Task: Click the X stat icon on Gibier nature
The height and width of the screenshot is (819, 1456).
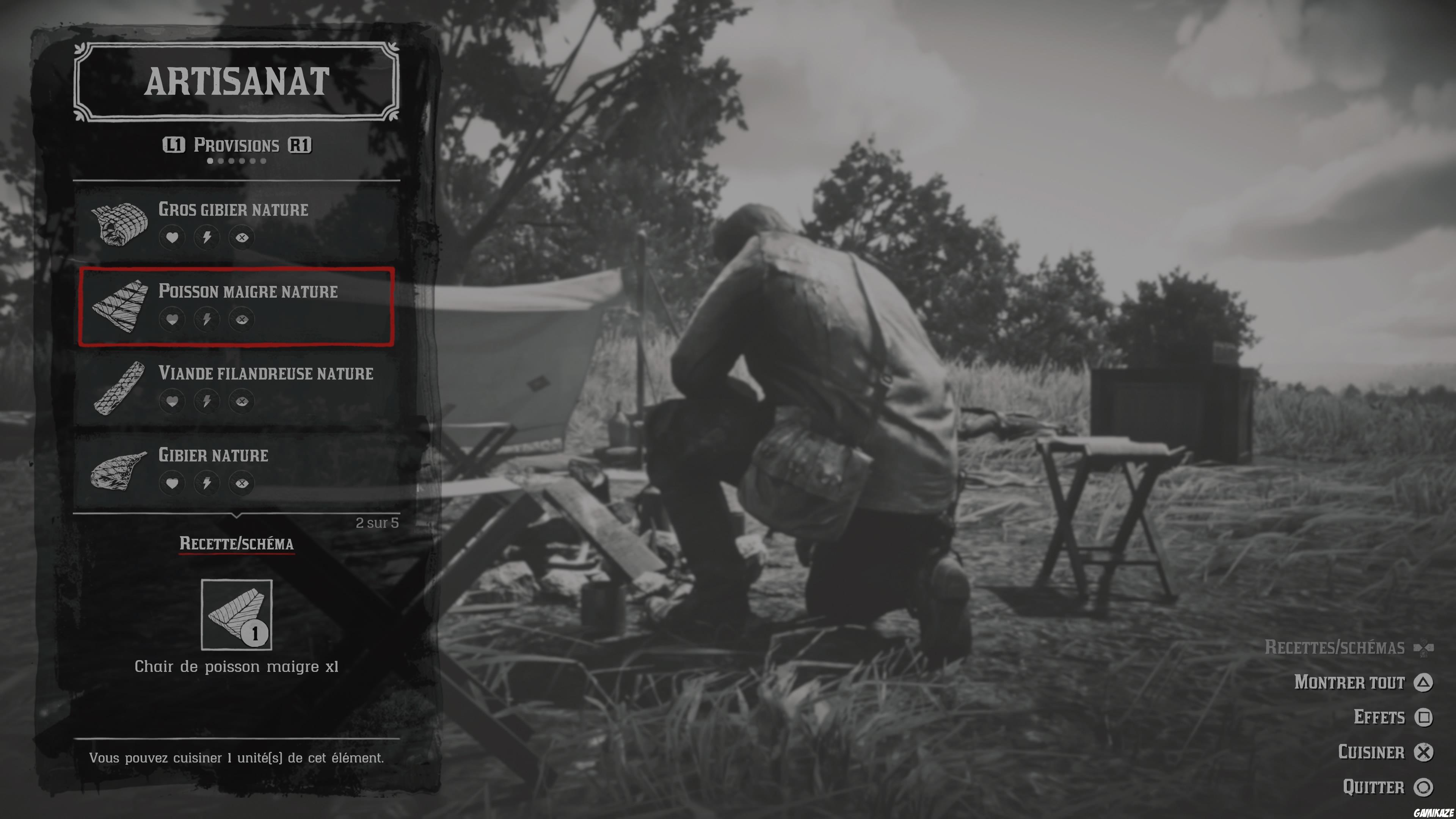Action: coord(242,483)
